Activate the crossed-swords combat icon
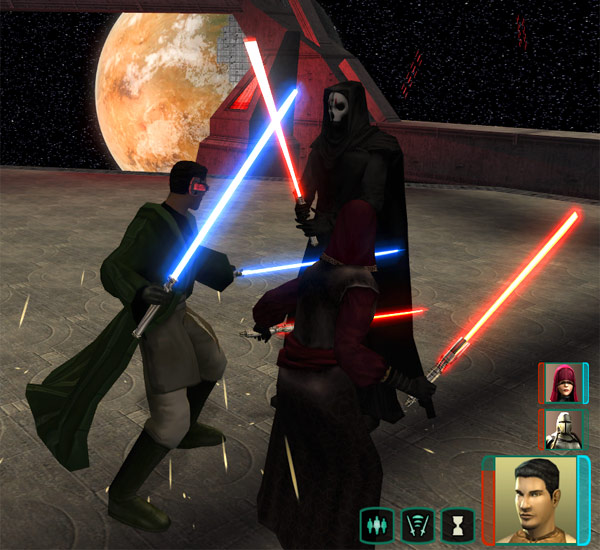 [416, 523]
